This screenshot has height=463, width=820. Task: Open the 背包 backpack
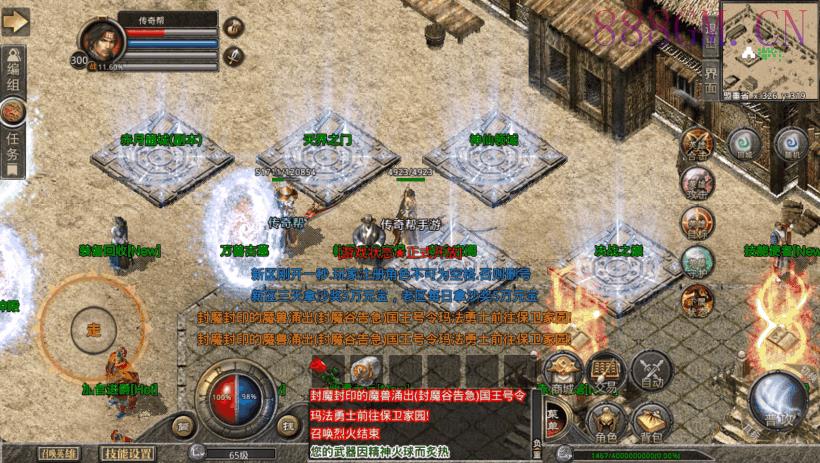651,422
